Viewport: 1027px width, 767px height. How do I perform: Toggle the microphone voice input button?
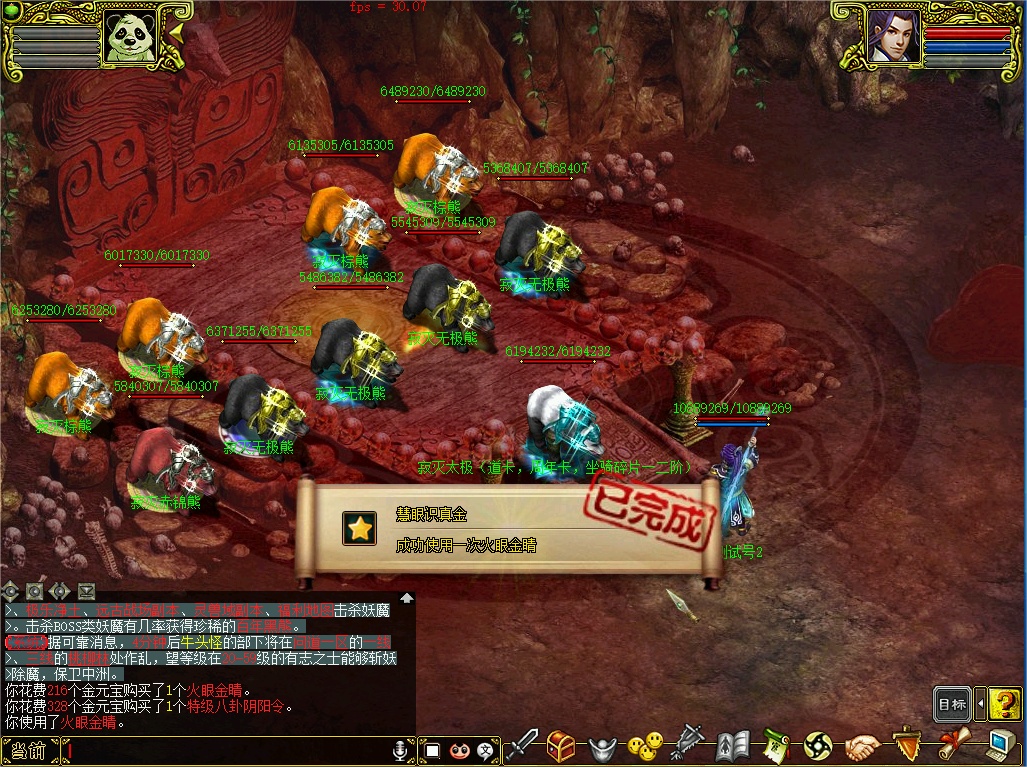tap(401, 750)
